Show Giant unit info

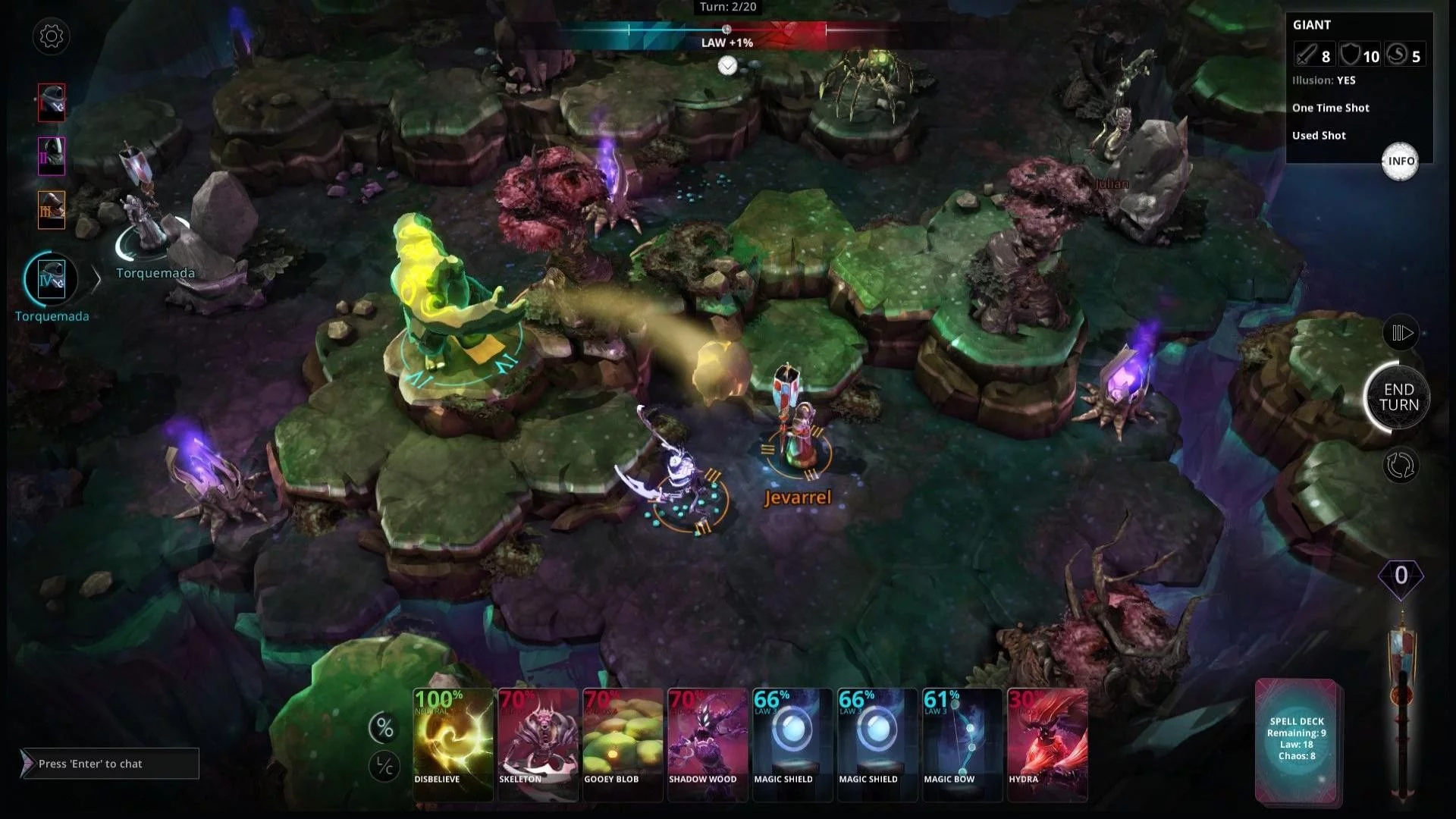1400,161
